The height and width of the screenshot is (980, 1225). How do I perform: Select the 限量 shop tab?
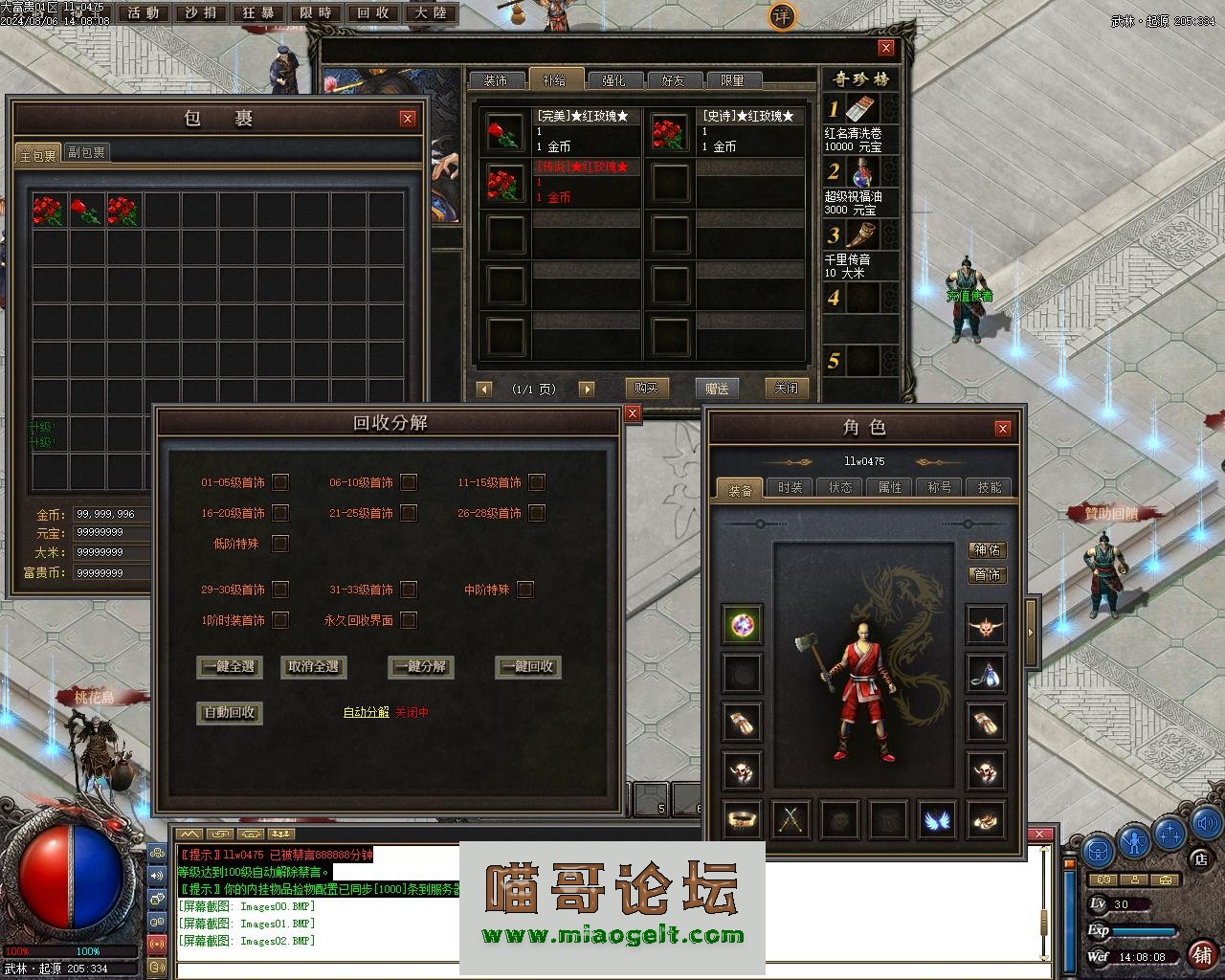coord(733,80)
